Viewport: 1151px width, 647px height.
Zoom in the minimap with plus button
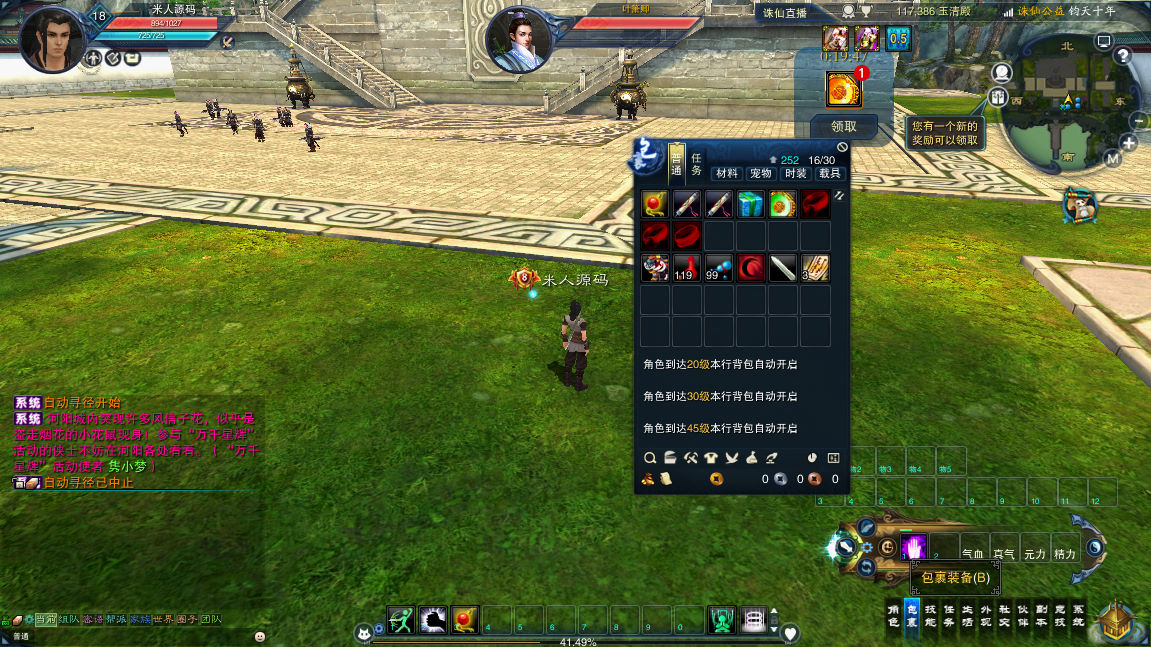(1129, 143)
